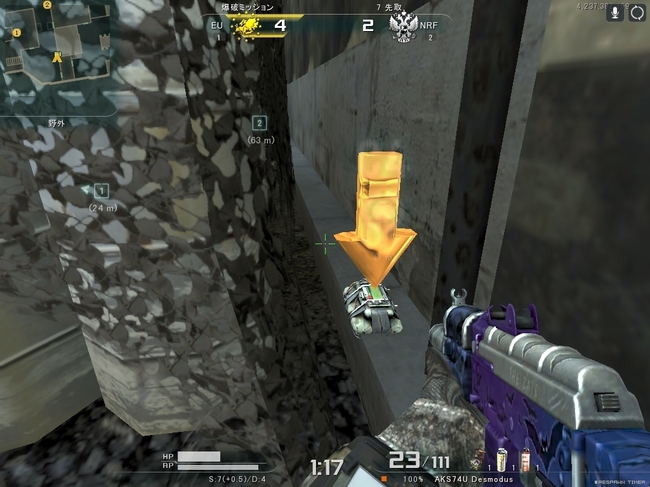Click the circular arrows refresh icon
Image resolution: width=650 pixels, height=487 pixels.
637,12
